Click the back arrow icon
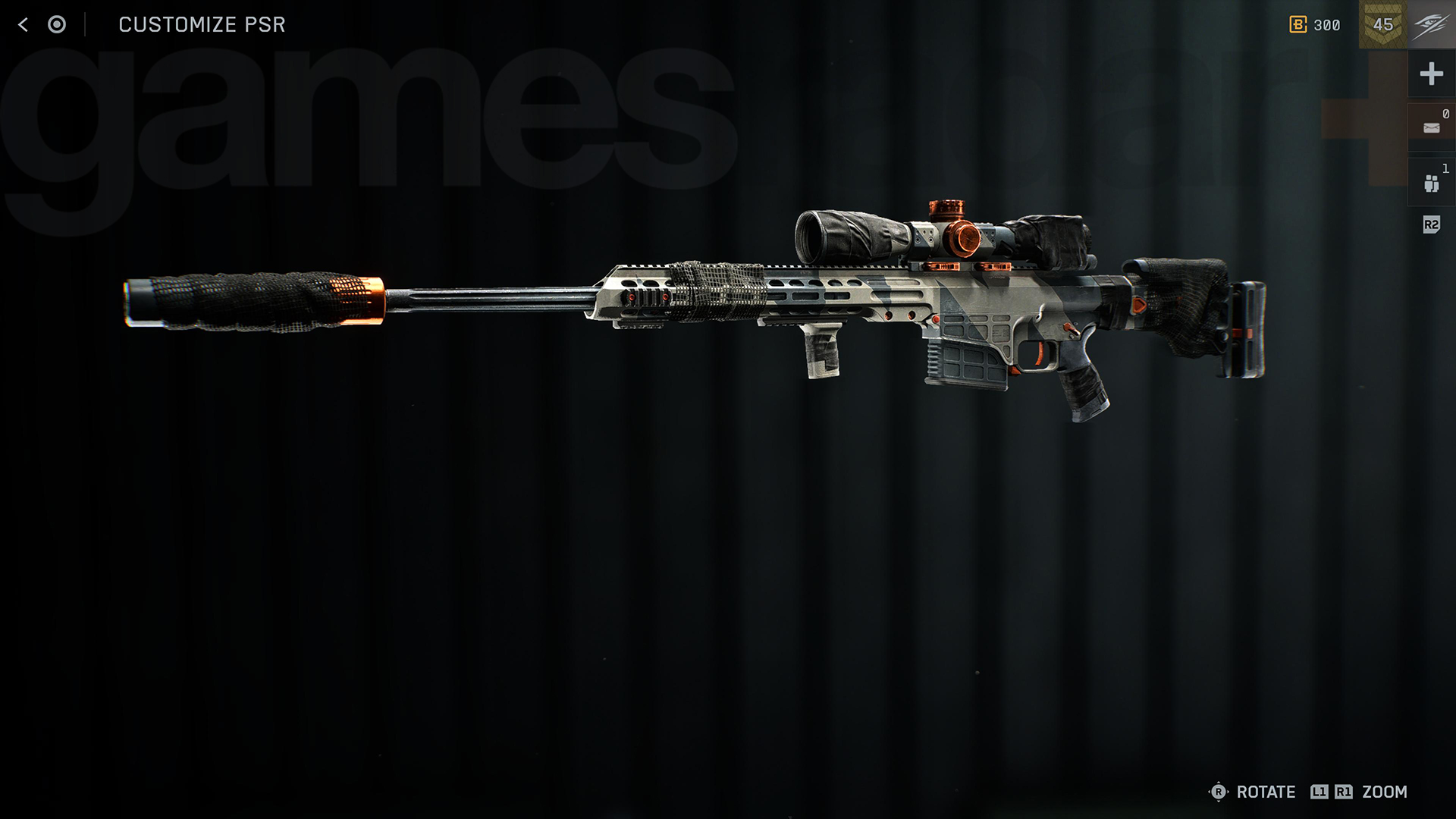This screenshot has height=819, width=1456. point(23,24)
